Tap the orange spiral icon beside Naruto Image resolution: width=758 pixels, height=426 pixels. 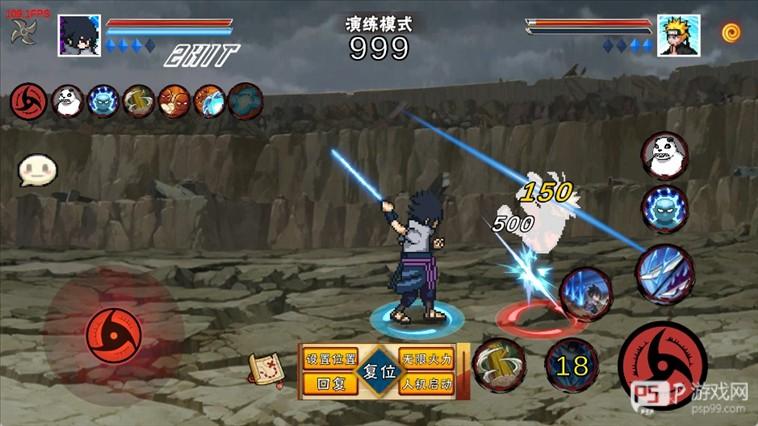(x=731, y=32)
